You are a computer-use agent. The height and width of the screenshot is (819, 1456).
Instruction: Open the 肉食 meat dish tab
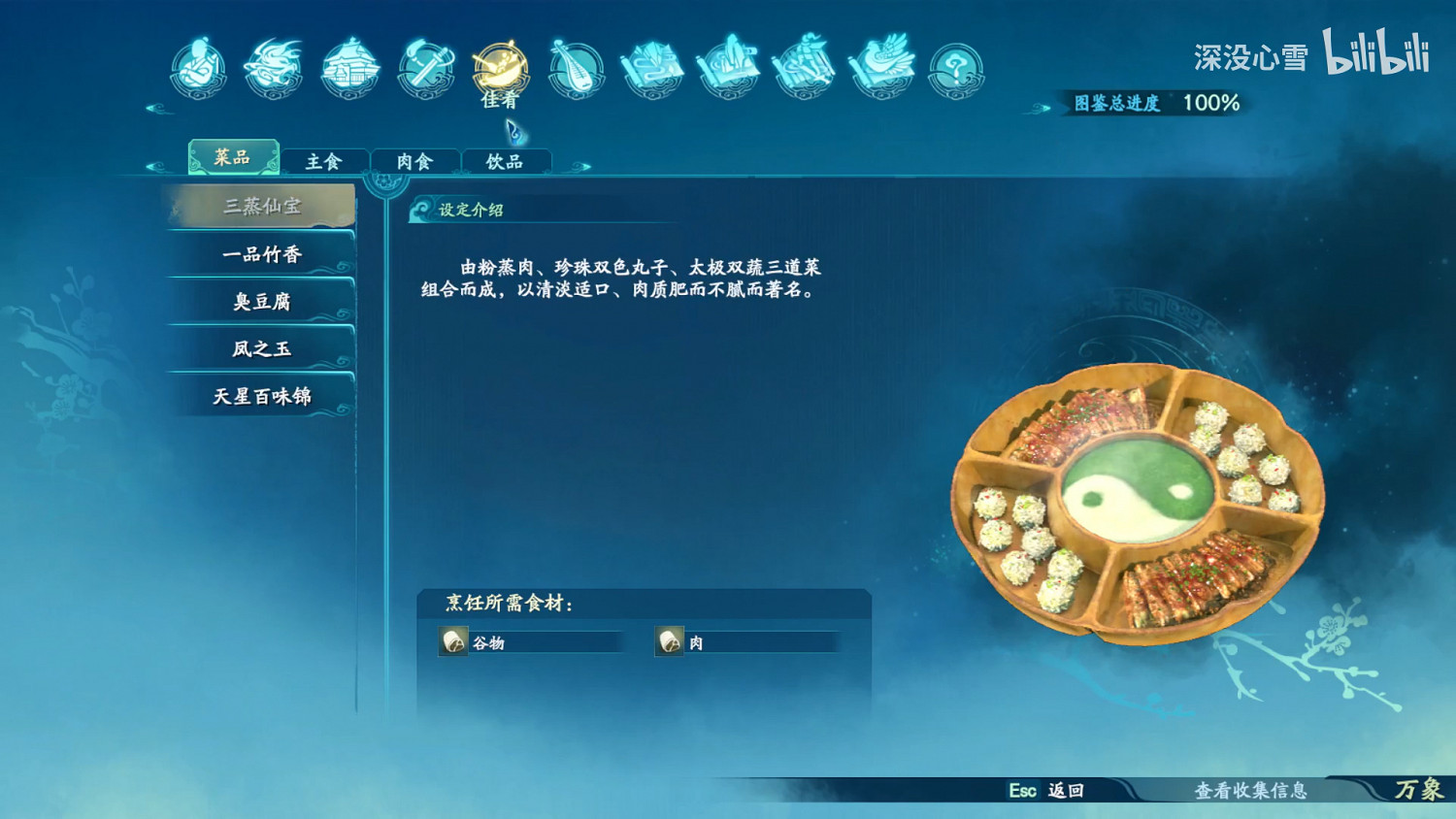(x=415, y=161)
